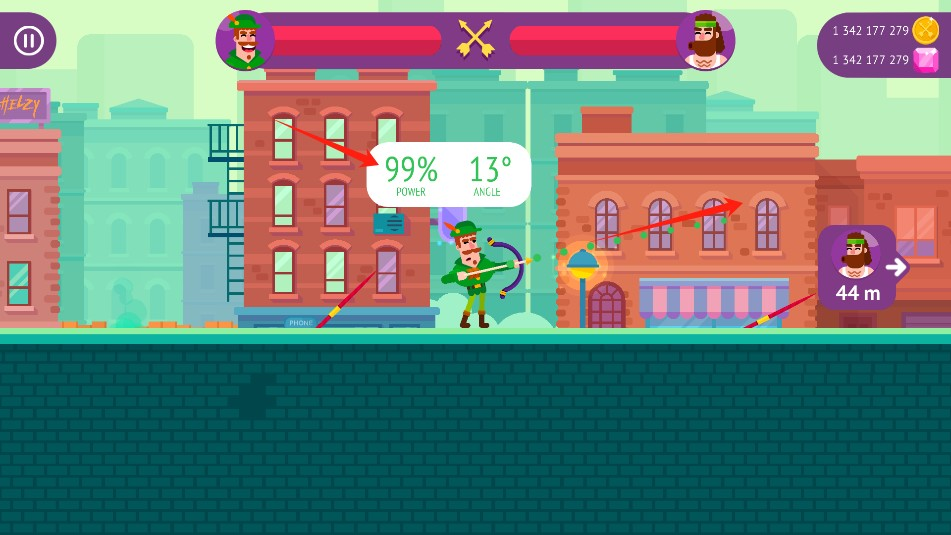Pause the game with the pause button
Image resolution: width=951 pixels, height=535 pixels.
click(x=28, y=40)
